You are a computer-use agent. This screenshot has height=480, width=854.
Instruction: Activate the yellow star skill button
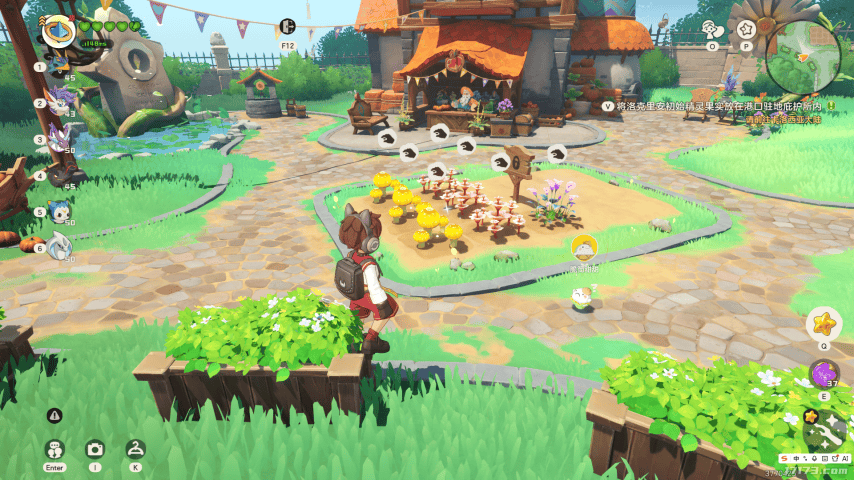point(824,323)
